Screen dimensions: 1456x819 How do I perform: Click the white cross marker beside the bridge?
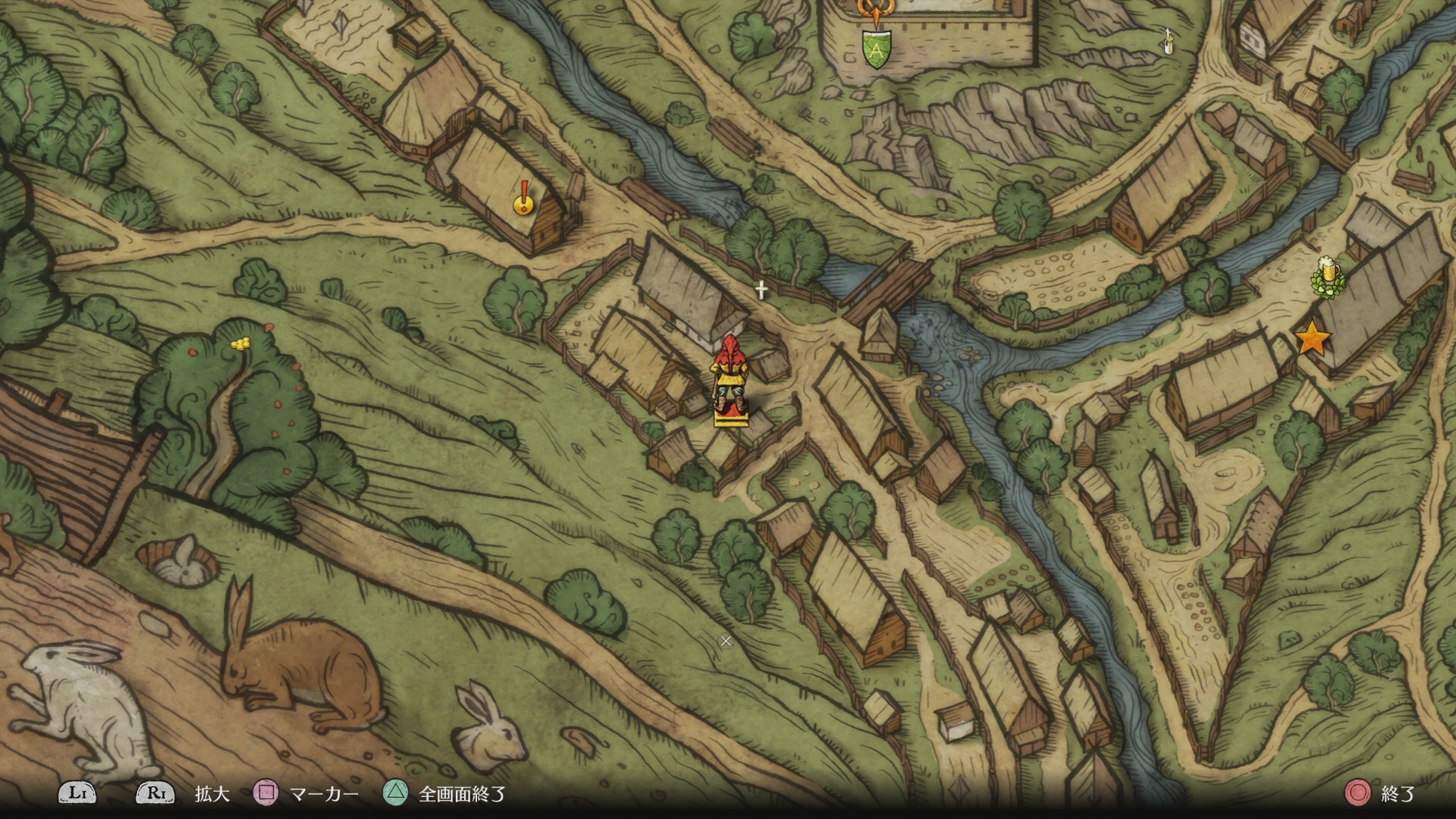[x=761, y=289]
